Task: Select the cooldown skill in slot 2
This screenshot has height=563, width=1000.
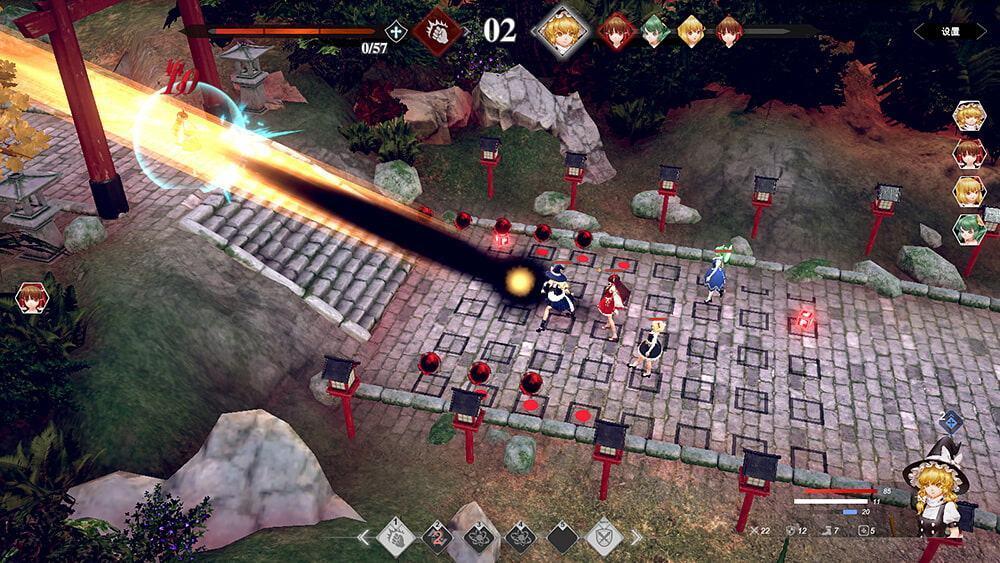Action: coord(437,537)
